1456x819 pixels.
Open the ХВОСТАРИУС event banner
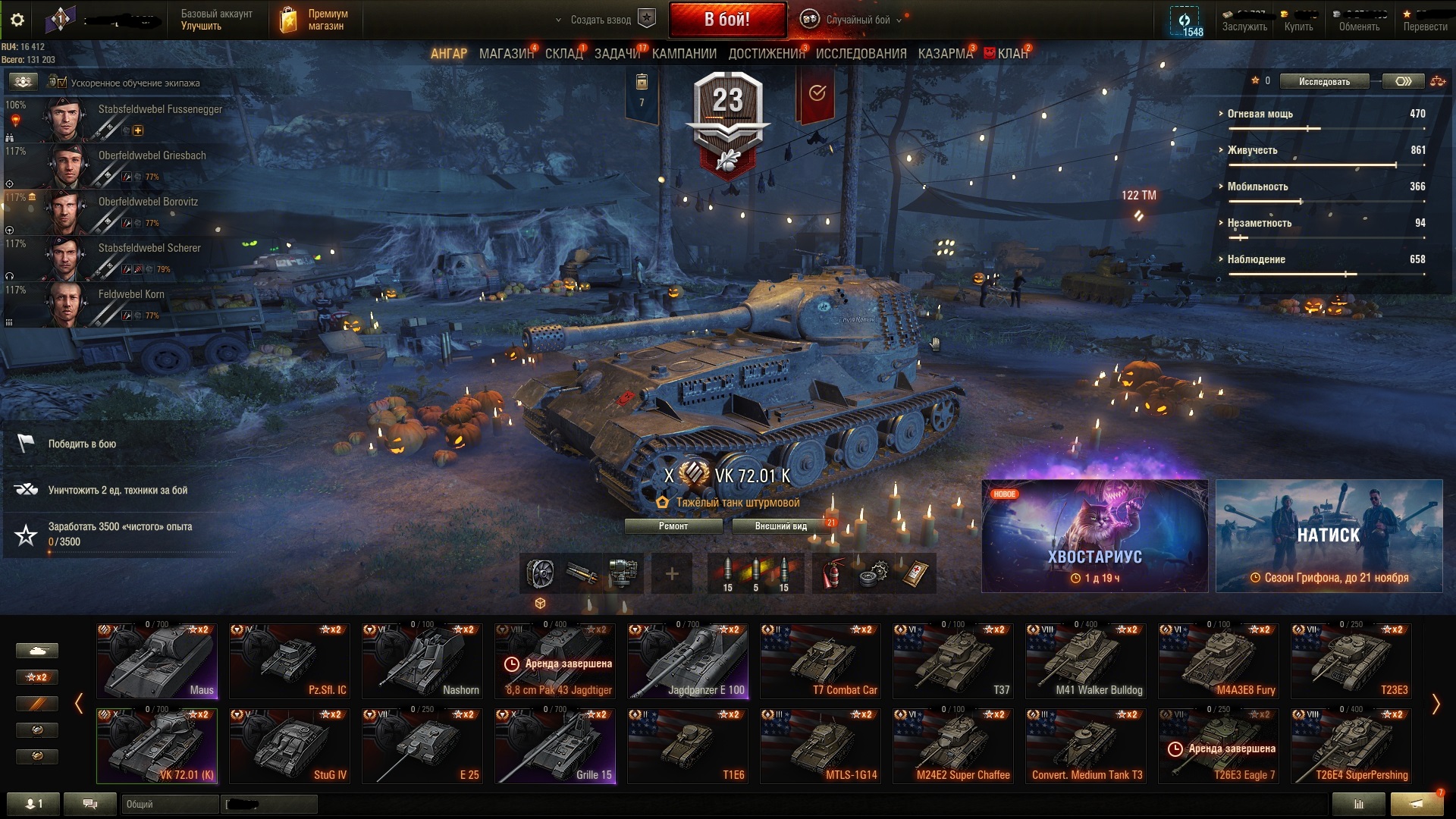click(x=1094, y=536)
